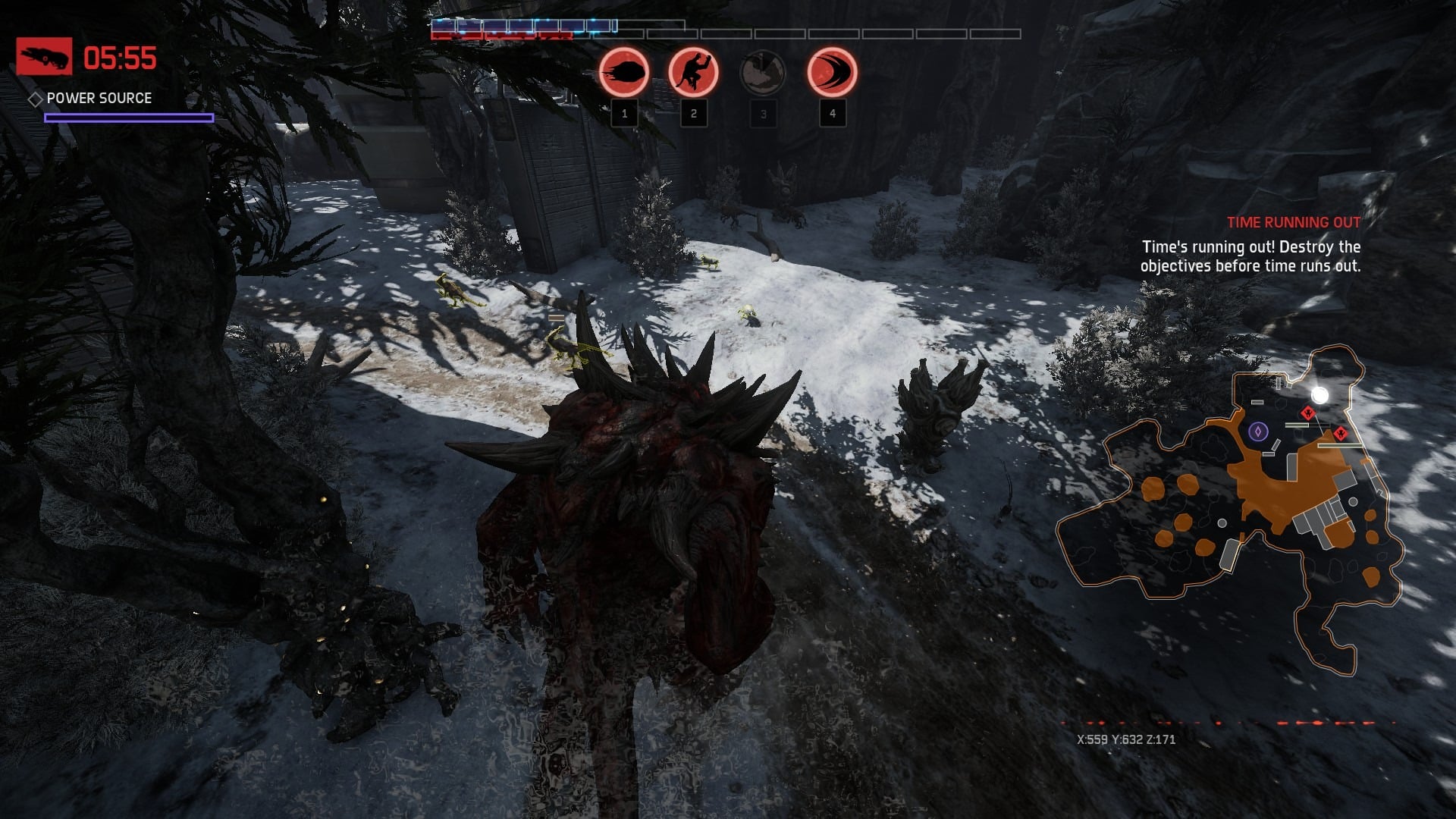Trigger the Charge ability icon
This screenshot has width=1456, height=819.
[x=832, y=73]
